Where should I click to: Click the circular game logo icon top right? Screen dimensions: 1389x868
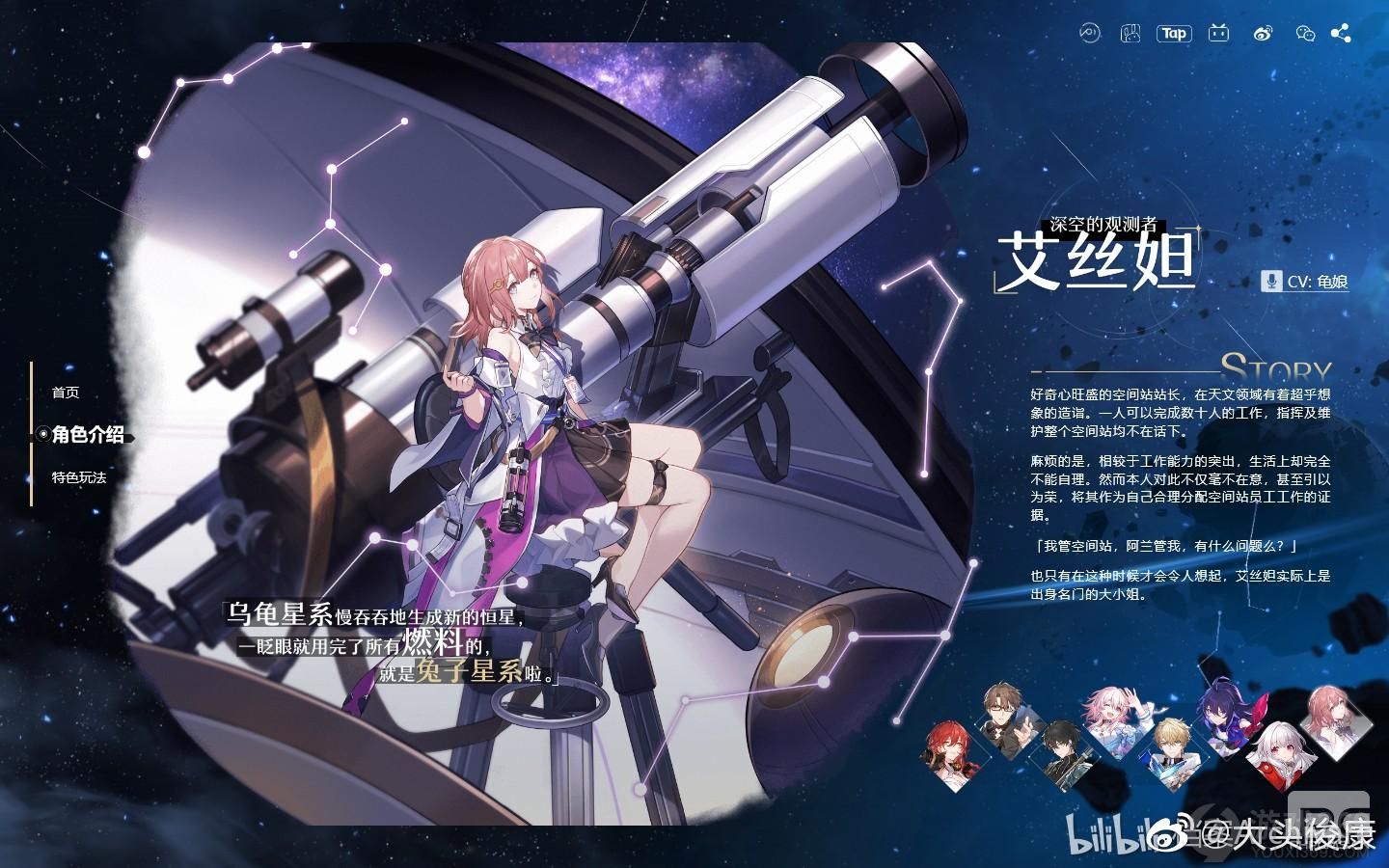pos(1090,33)
